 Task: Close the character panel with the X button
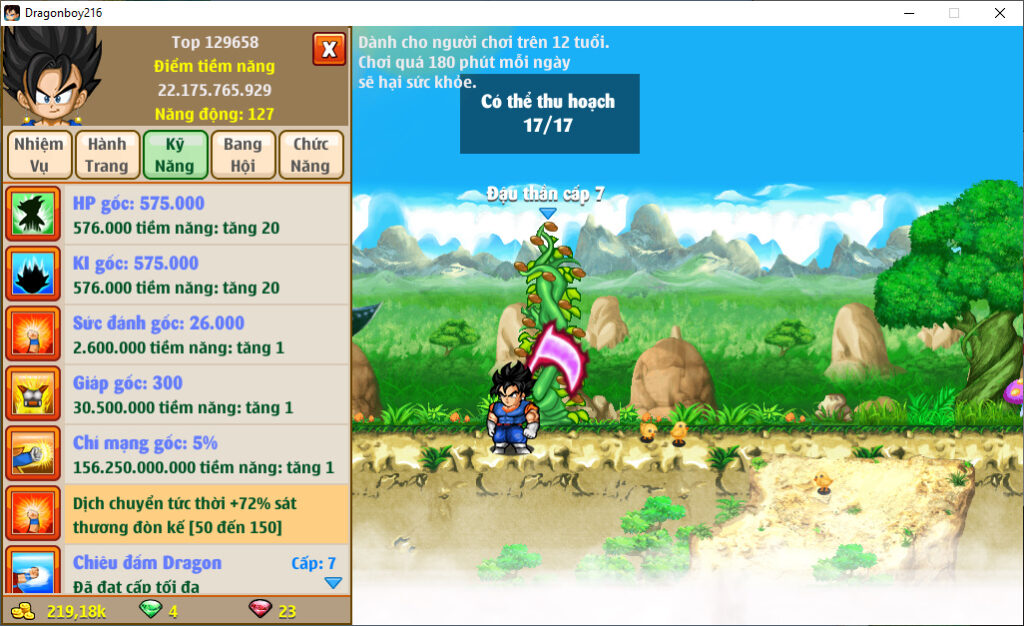pos(329,49)
